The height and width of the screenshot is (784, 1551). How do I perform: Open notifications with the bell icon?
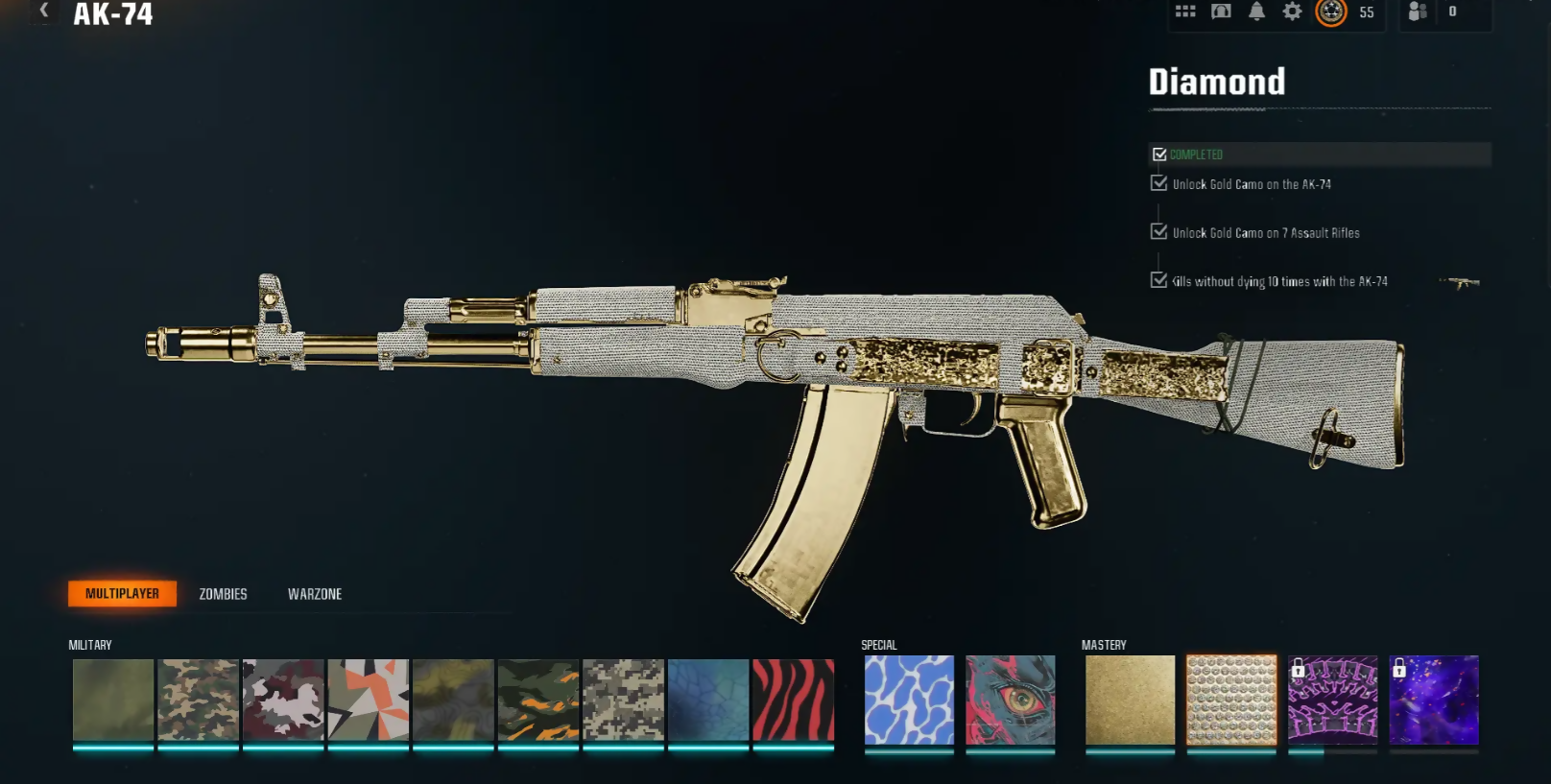click(1256, 12)
